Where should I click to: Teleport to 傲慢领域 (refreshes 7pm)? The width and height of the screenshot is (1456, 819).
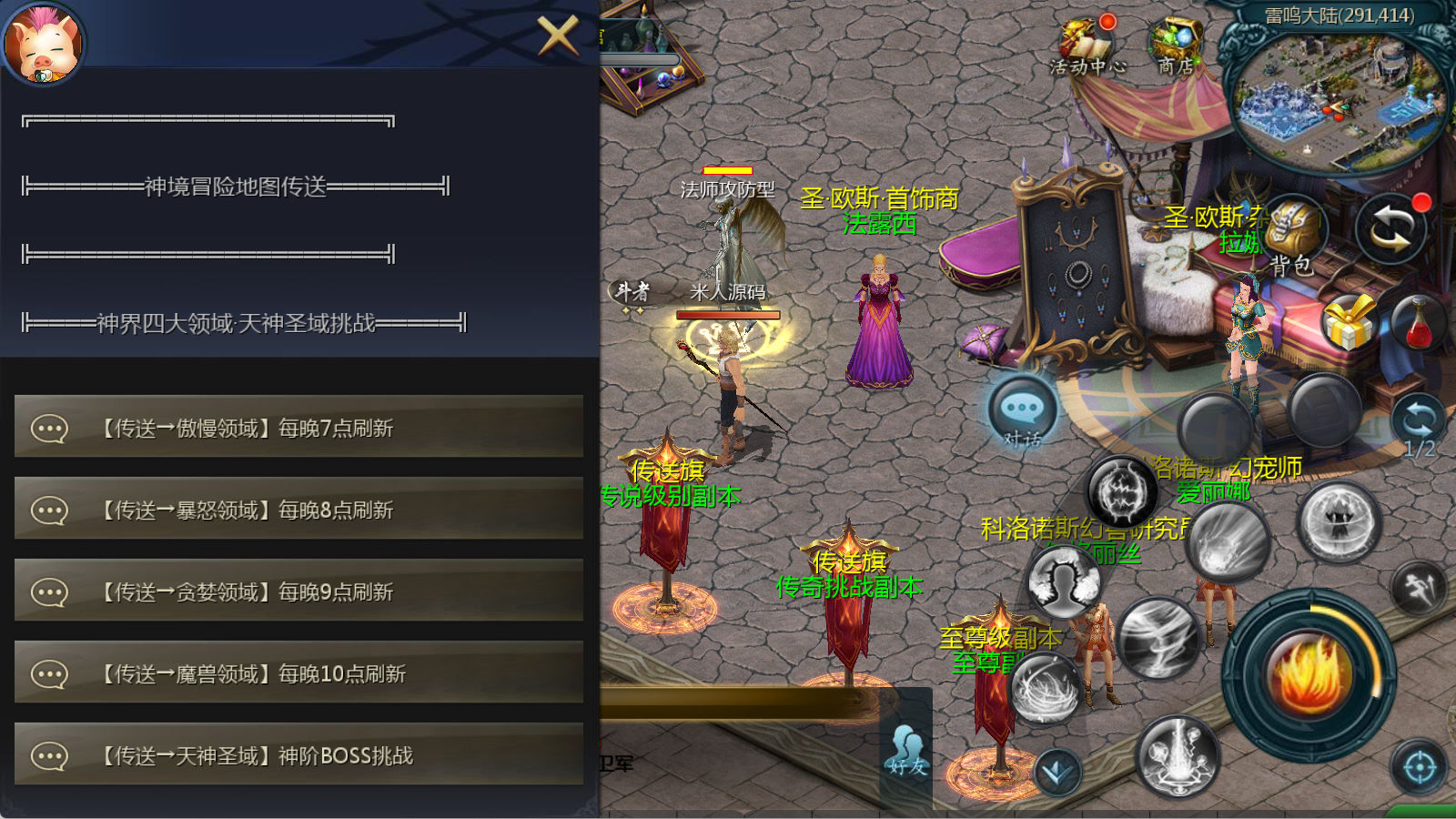coord(298,427)
